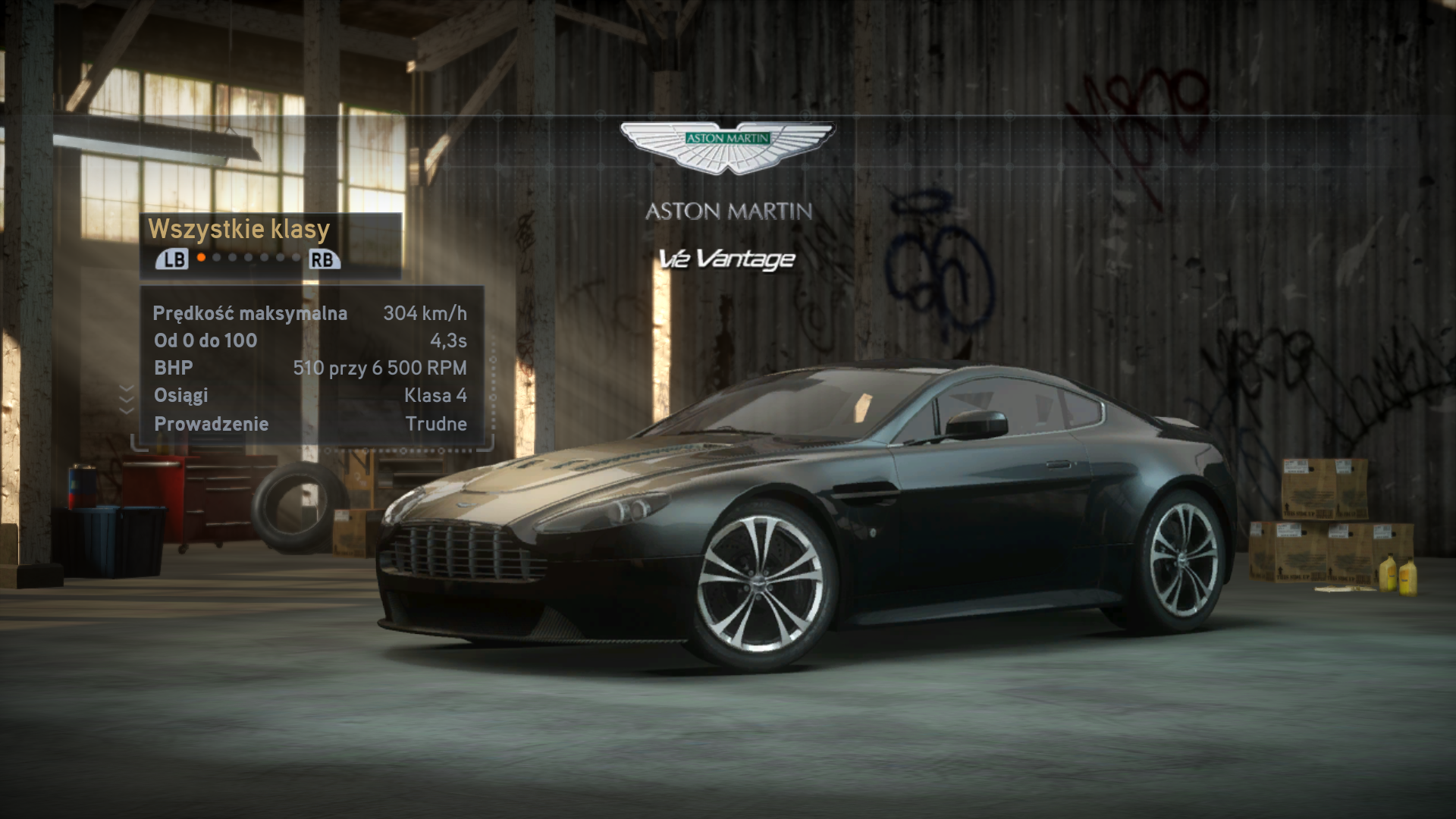This screenshot has width=1456, height=819.
Task: Choose the Aston Martin V12 Vantage car
Action: 804,516
